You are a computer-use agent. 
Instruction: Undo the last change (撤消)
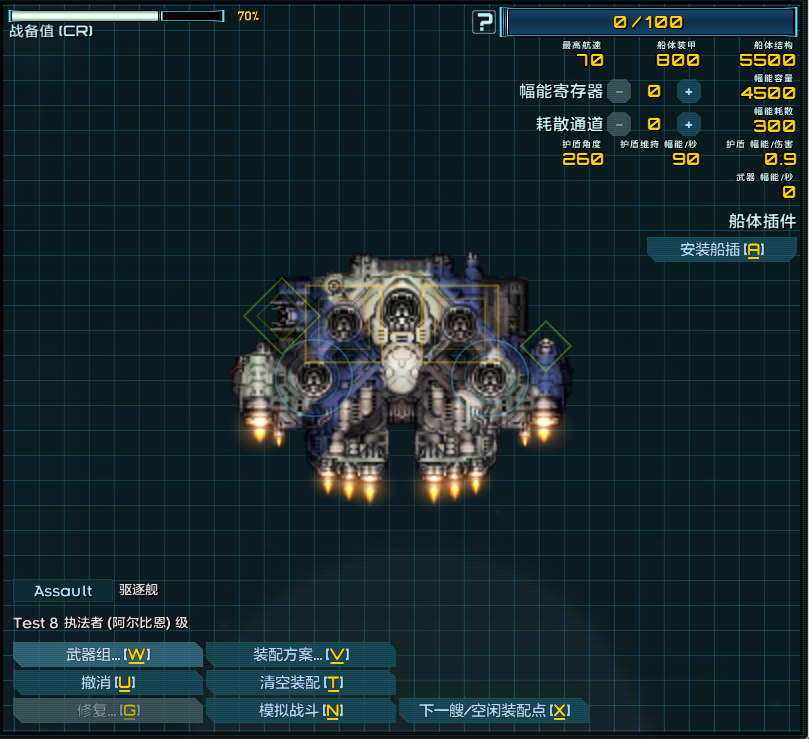(x=108, y=683)
